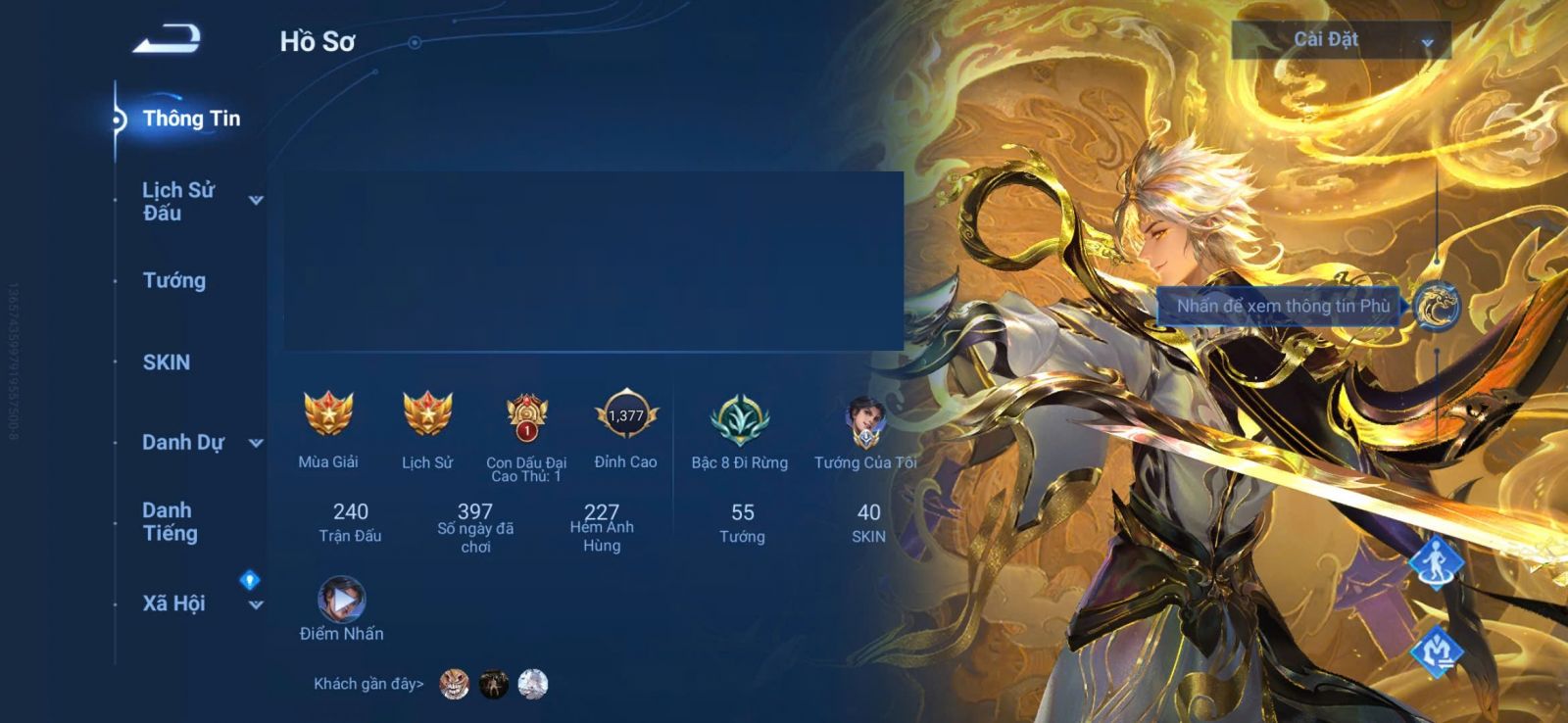Screen dimensions: 1568x723
Task: Click the Mùa Giải rank badge
Action: 328,414
